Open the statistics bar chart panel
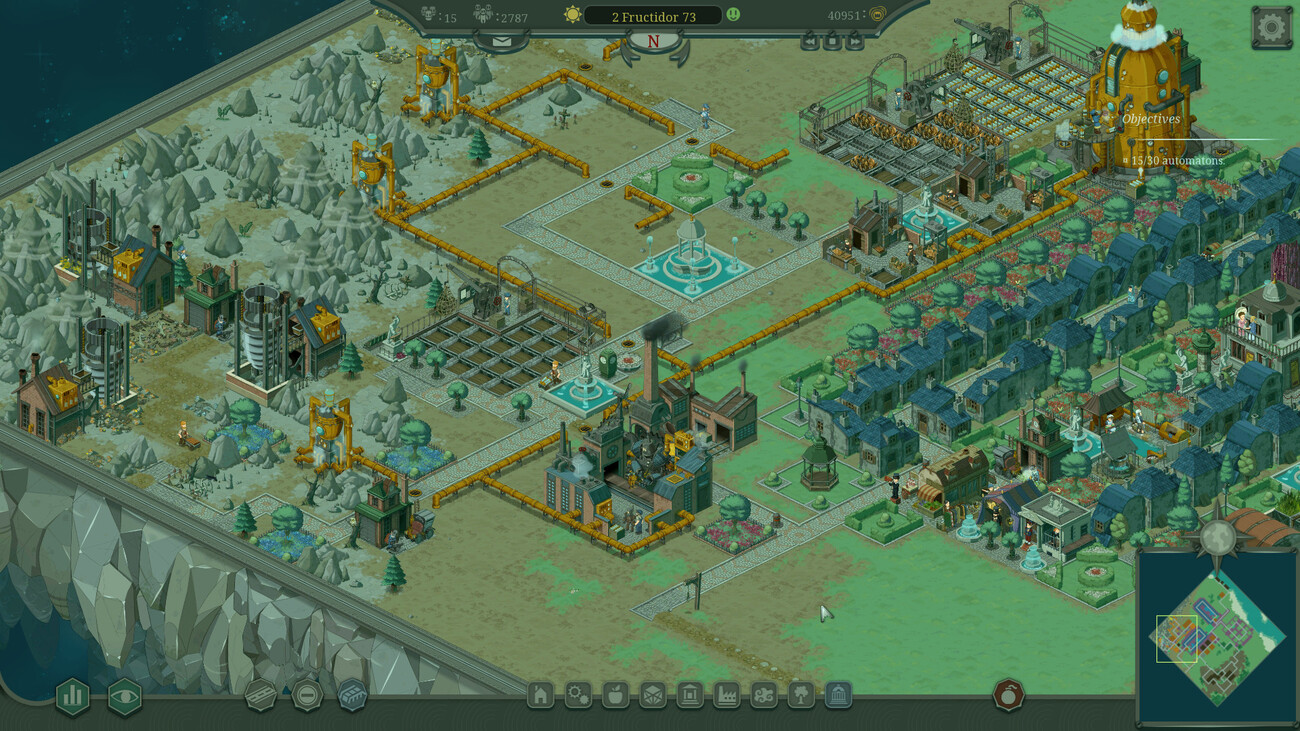Viewport: 1300px width, 731px height. [x=72, y=697]
